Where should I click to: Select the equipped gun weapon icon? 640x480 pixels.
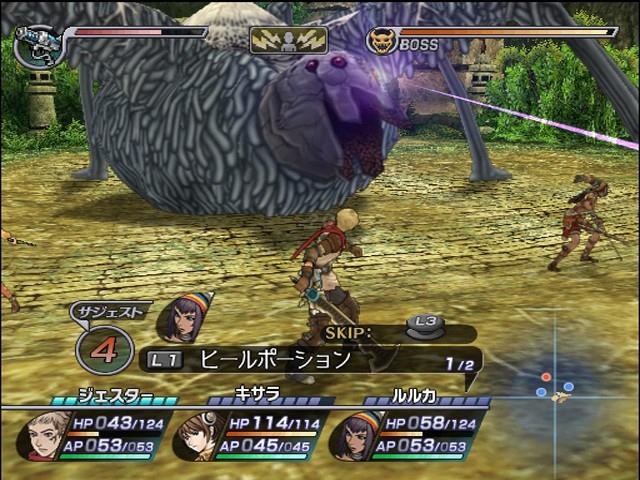37,46
